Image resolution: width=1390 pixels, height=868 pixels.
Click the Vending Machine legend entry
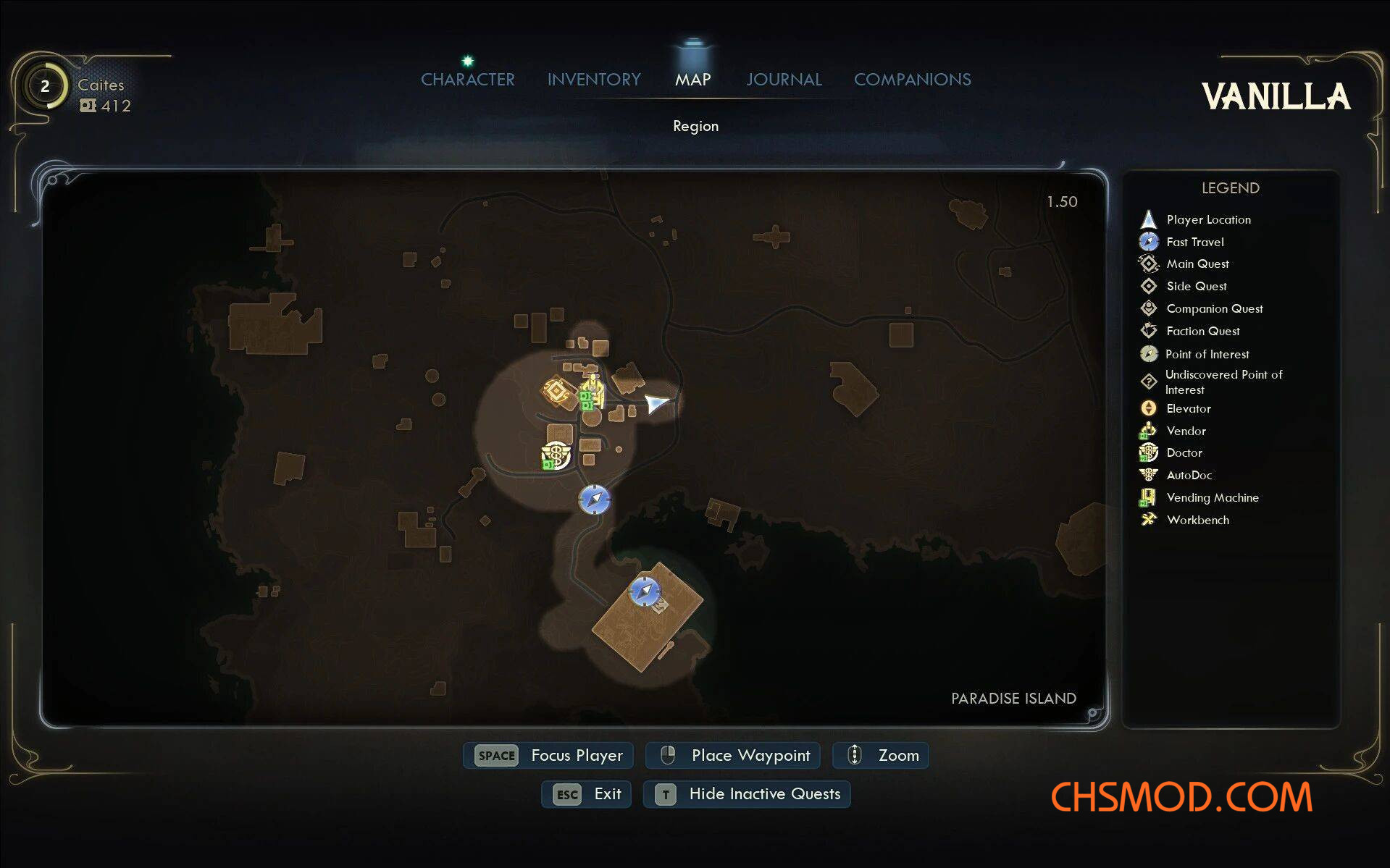[x=1212, y=497]
